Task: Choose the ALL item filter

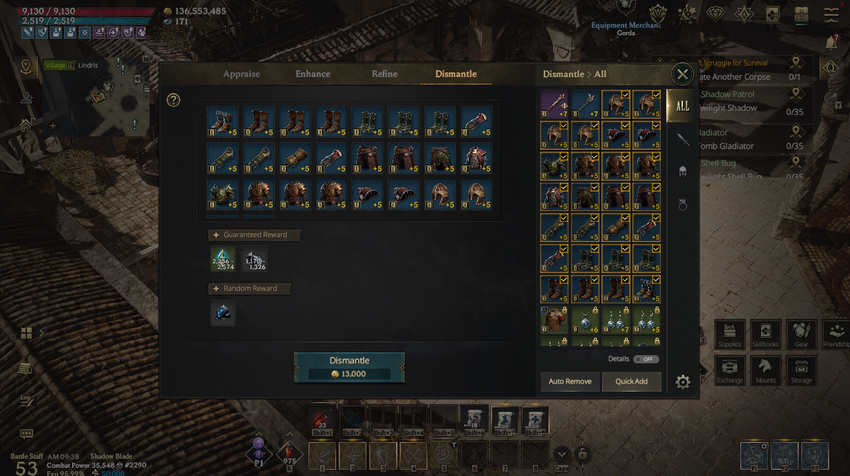Action: (x=682, y=105)
